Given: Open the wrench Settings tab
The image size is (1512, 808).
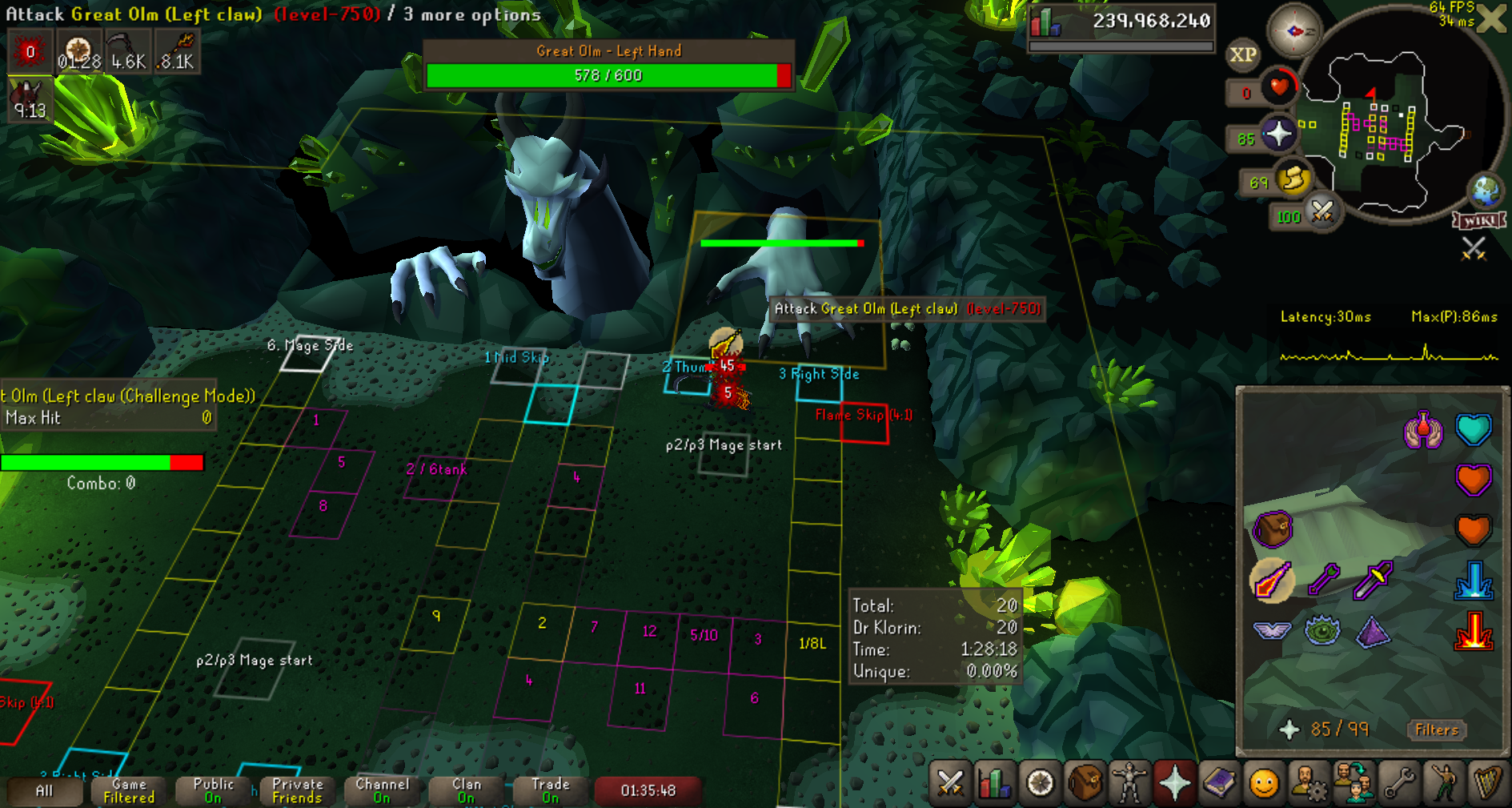Looking at the screenshot, I should [x=1399, y=782].
